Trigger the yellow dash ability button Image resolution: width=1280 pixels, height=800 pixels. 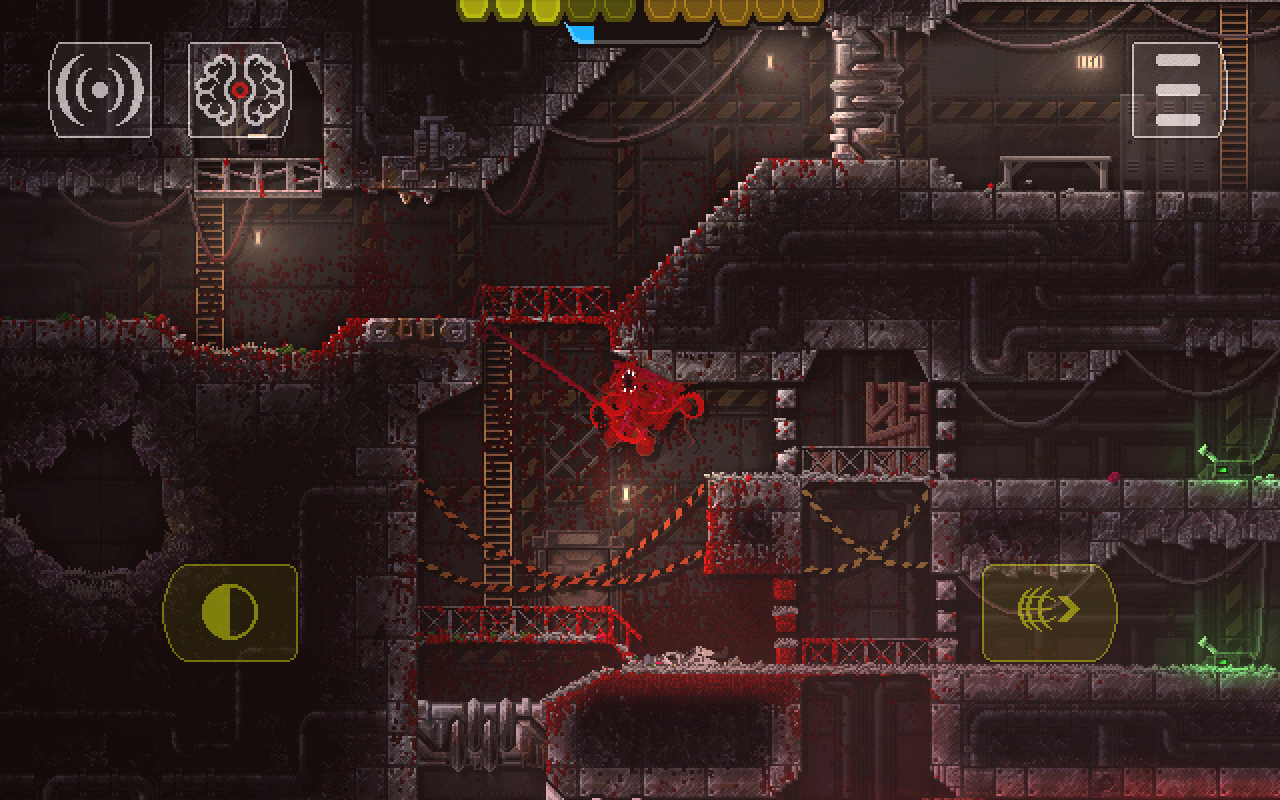(1049, 612)
